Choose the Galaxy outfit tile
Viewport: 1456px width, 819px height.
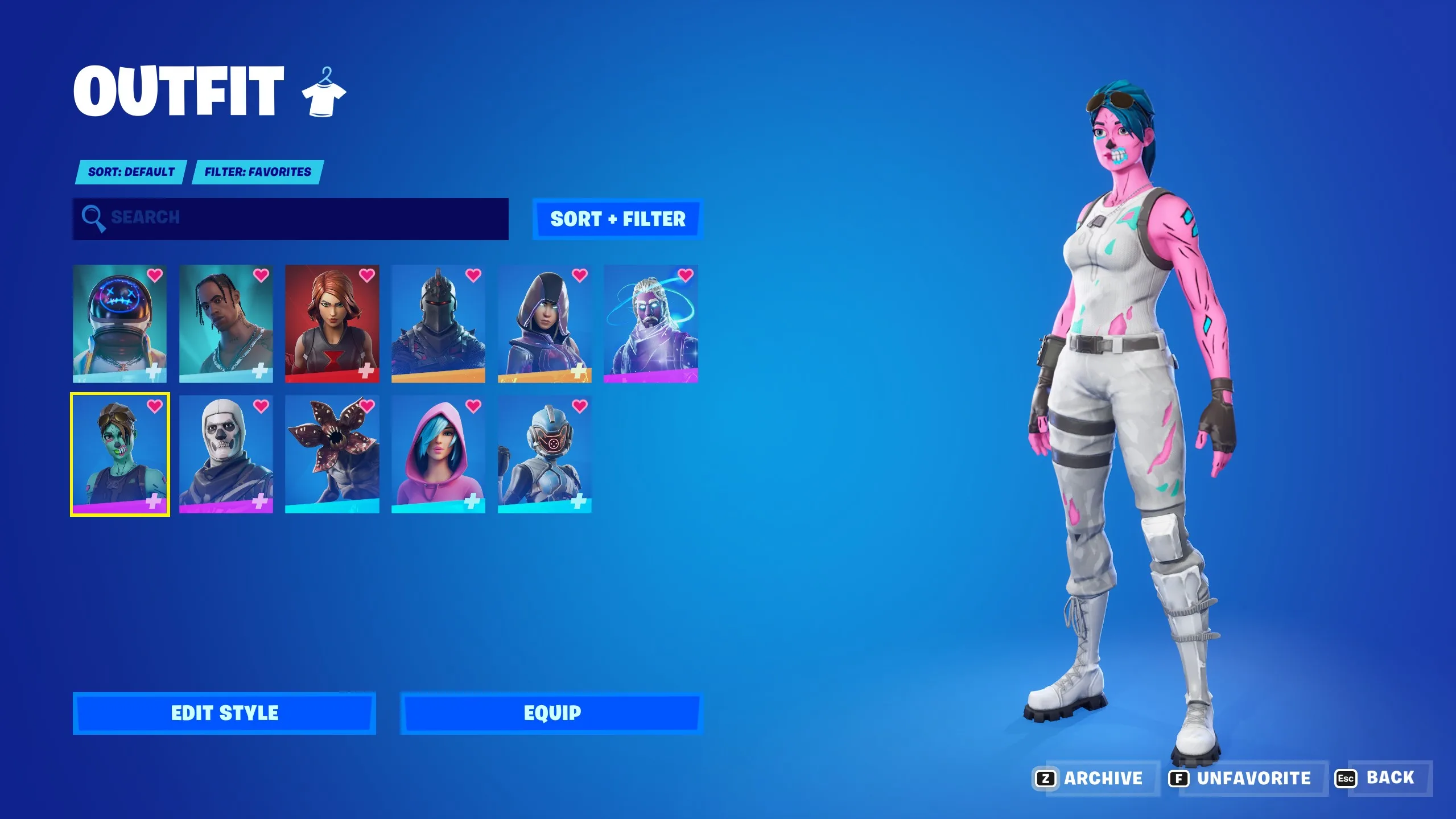[x=650, y=323]
